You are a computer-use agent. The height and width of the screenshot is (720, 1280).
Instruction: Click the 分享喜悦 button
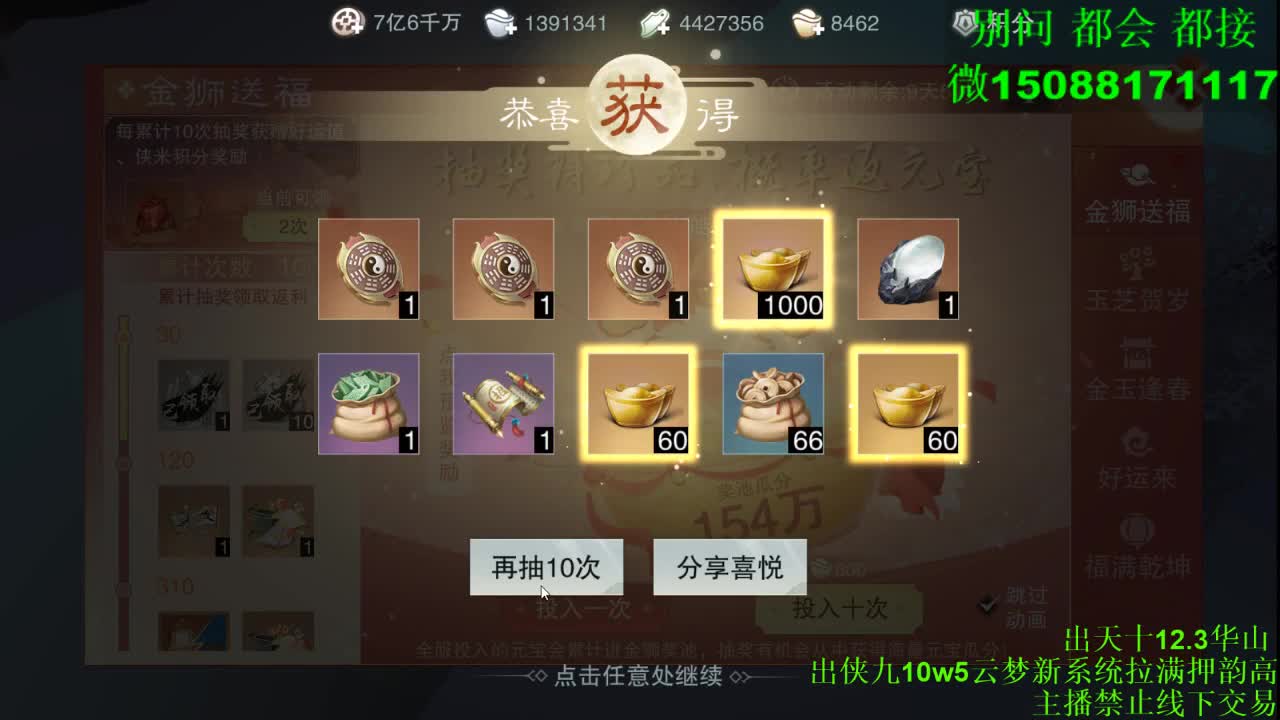(x=729, y=567)
